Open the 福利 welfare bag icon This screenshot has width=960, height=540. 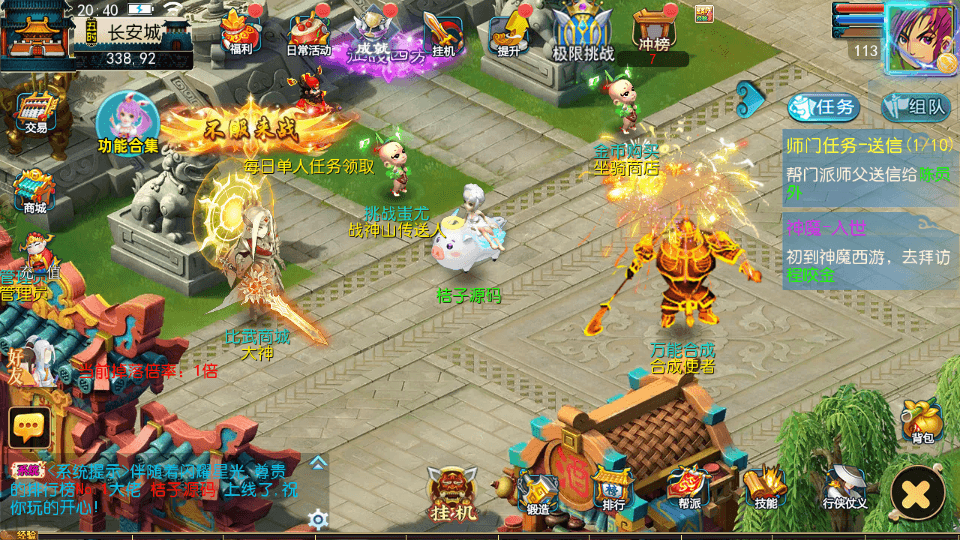pos(241,30)
